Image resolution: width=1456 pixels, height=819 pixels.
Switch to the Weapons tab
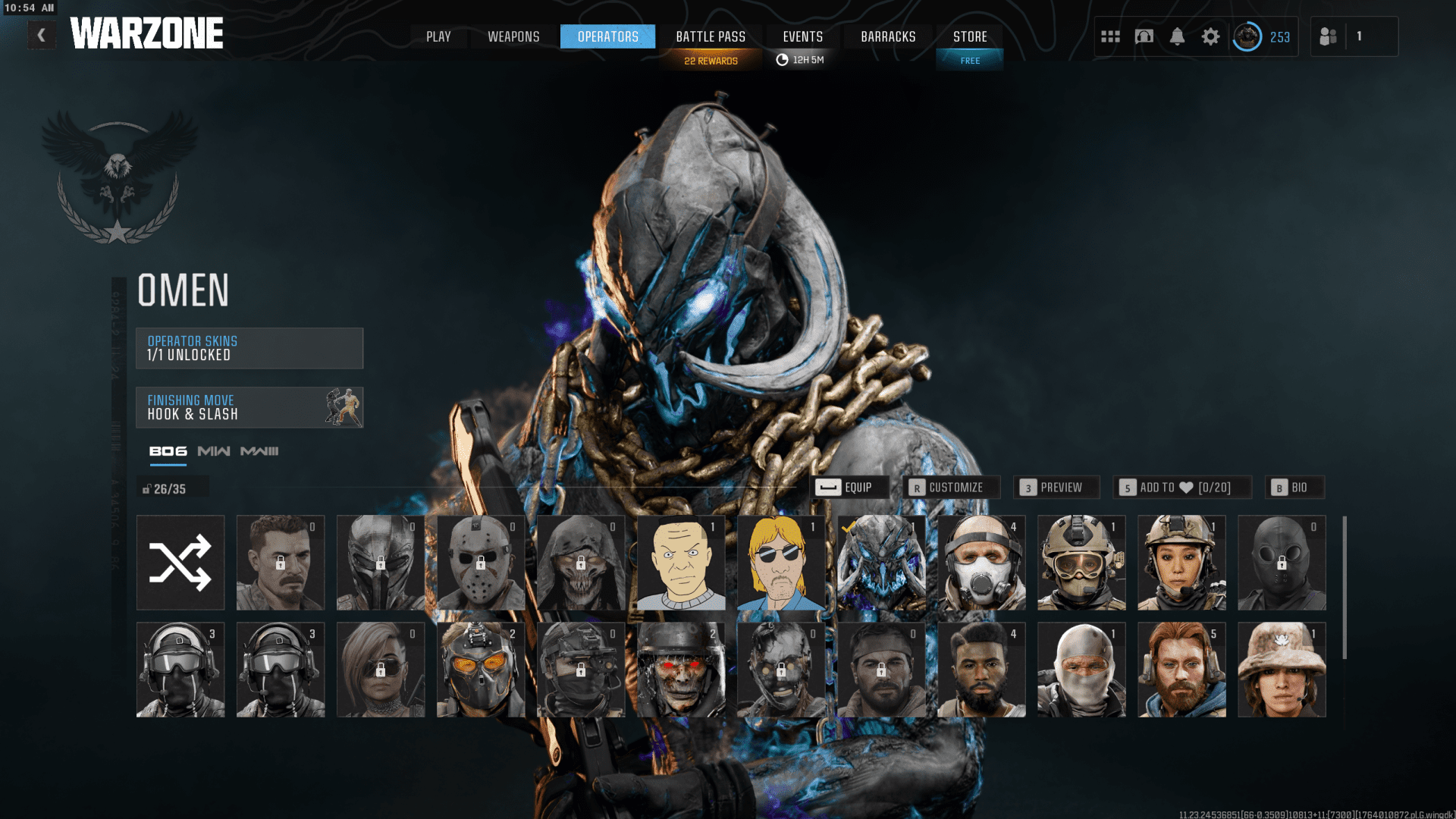[513, 36]
